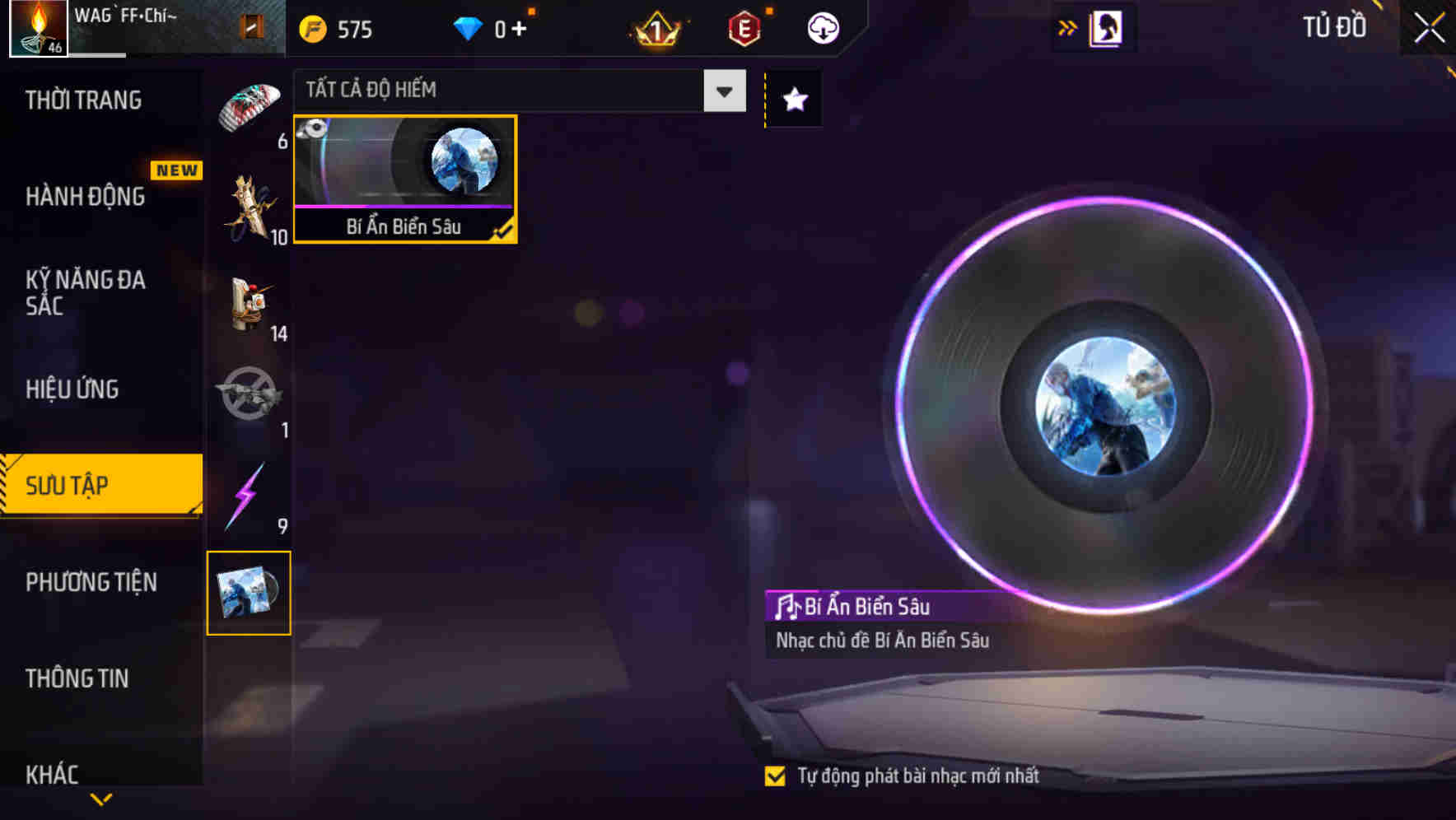Select the music disc collection category
This screenshot has height=820, width=1456.
tap(247, 593)
